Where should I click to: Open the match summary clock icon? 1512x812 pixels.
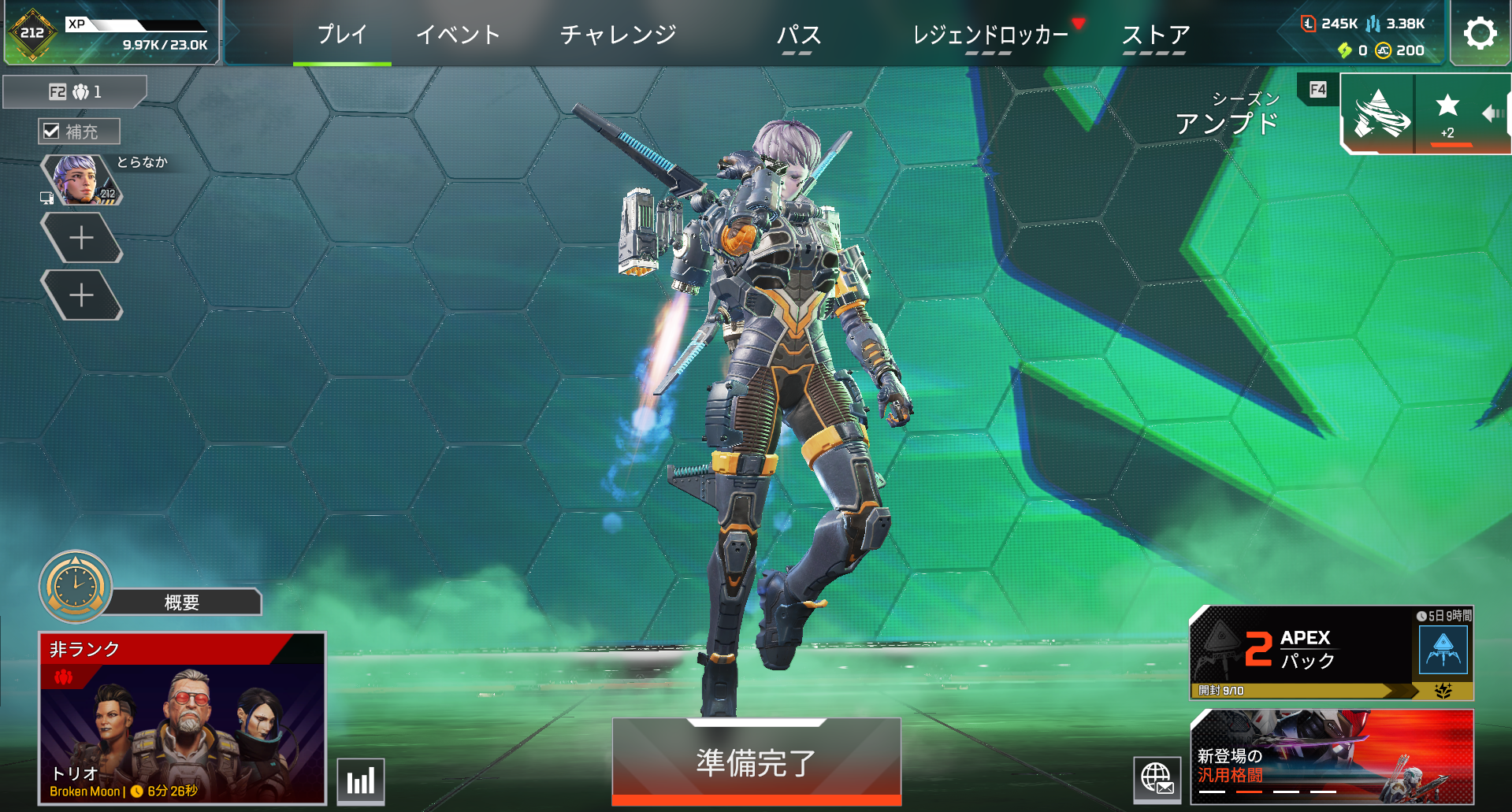tap(75, 587)
